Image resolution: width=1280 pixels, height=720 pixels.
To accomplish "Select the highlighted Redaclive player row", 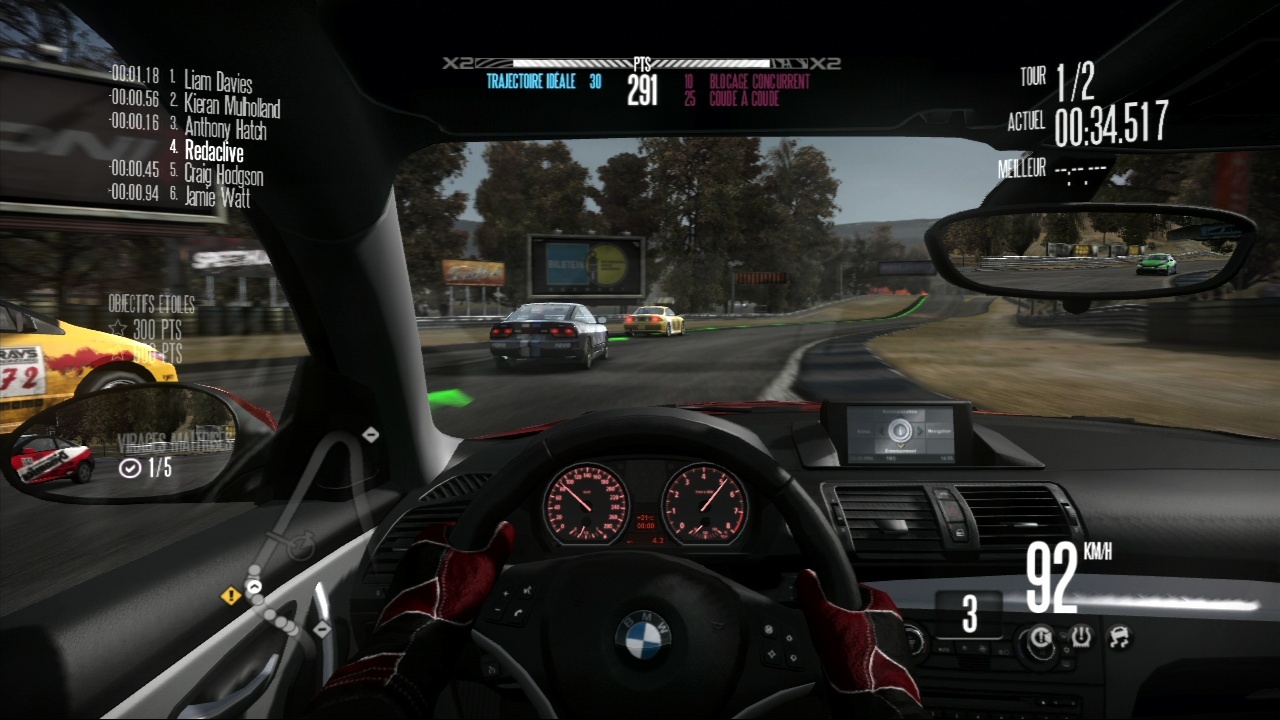I will point(213,151).
